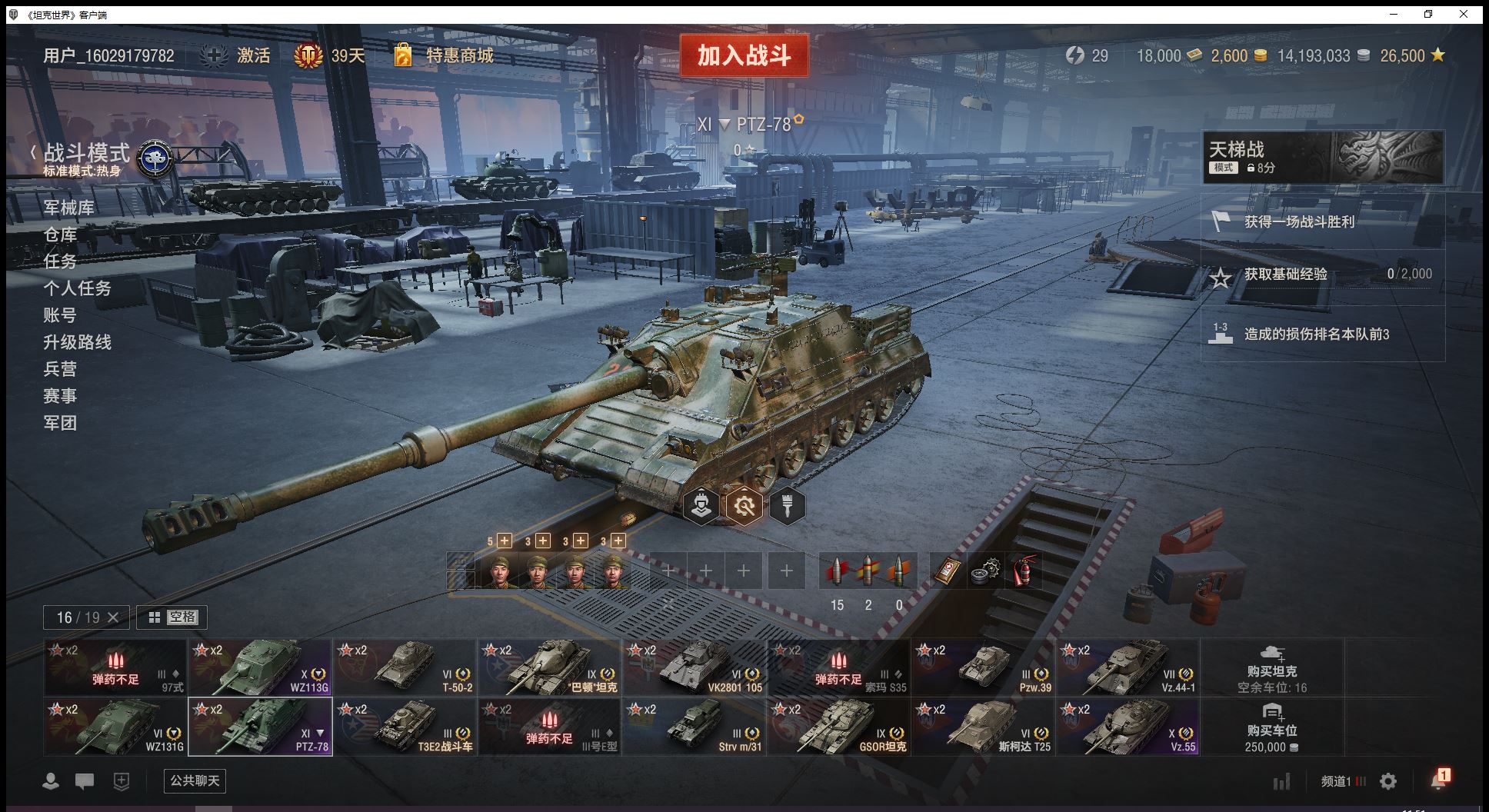This screenshot has width=1489, height=812.
Task: Open the fire extinguisher consumable slot
Action: pos(1023,571)
